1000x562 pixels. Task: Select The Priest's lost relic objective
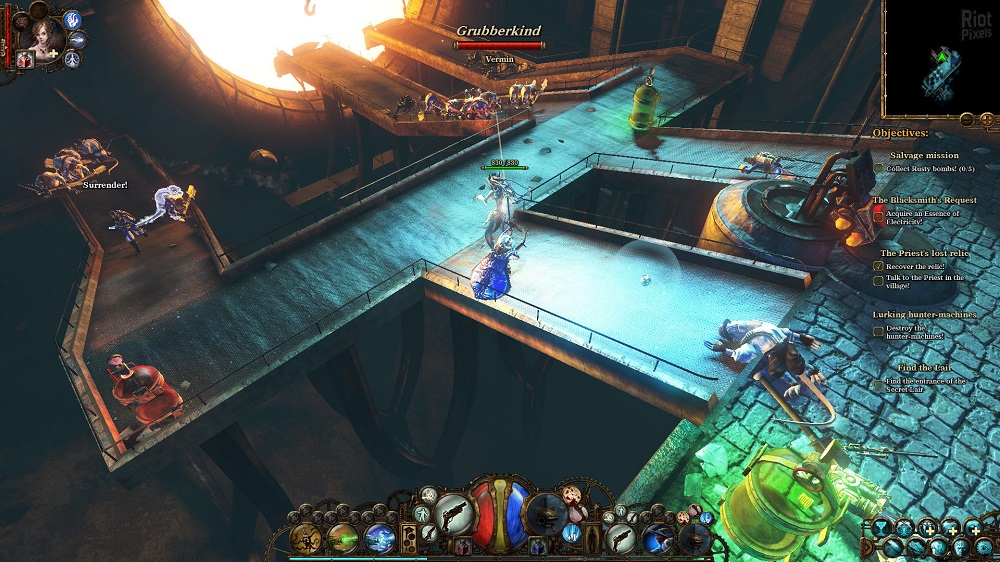click(923, 254)
